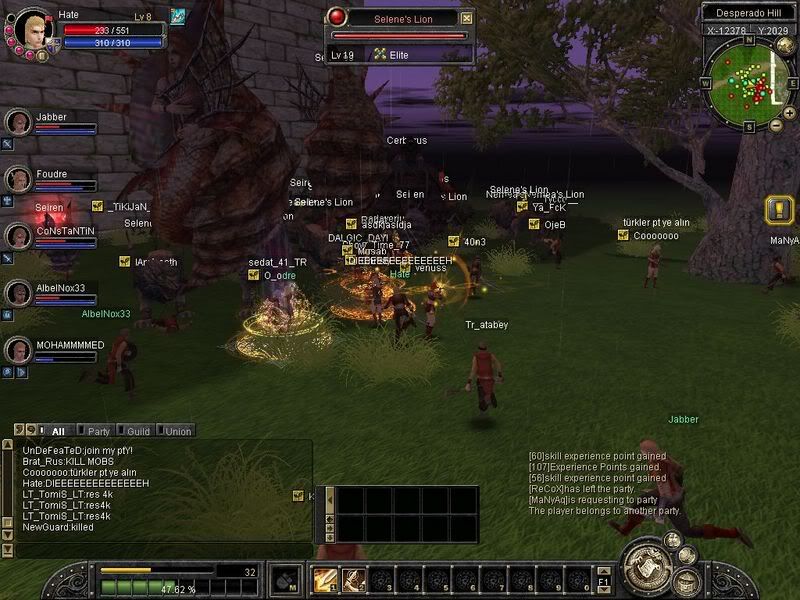Image resolution: width=800 pixels, height=600 pixels.
Task: Select party member CoNsTaNTiN's portrait
Action: coord(17,236)
